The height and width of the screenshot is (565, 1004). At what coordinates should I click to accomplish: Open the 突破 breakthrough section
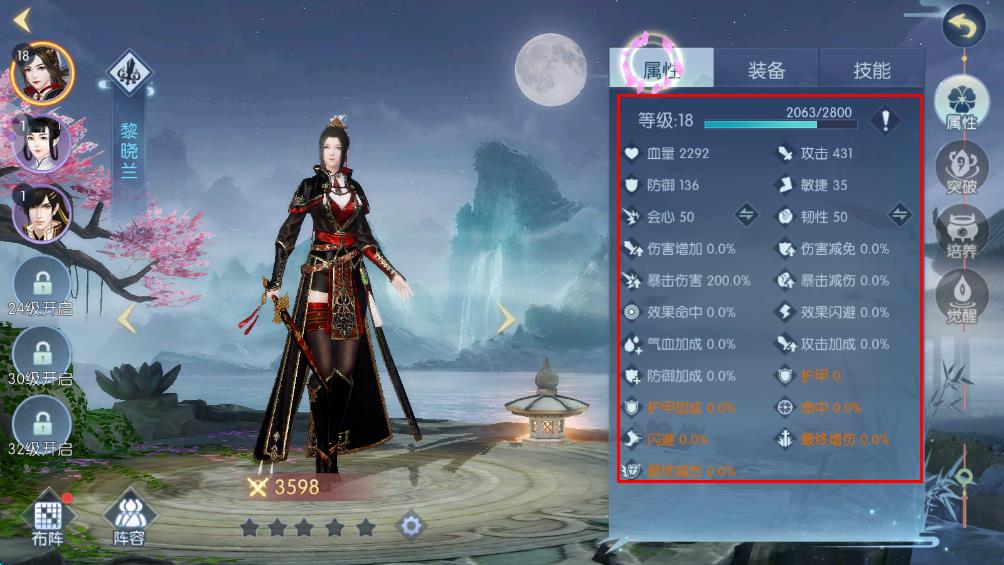961,172
